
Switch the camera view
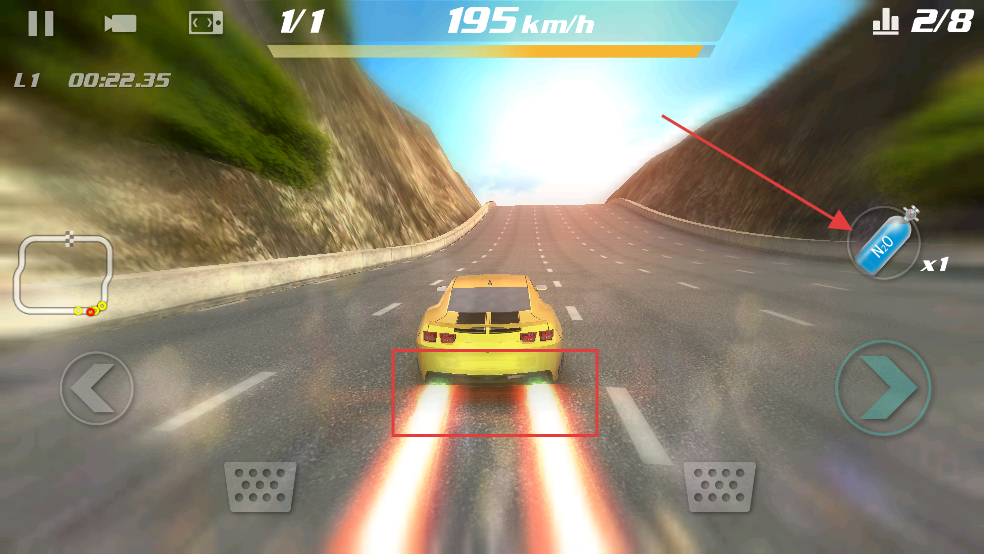120,23
